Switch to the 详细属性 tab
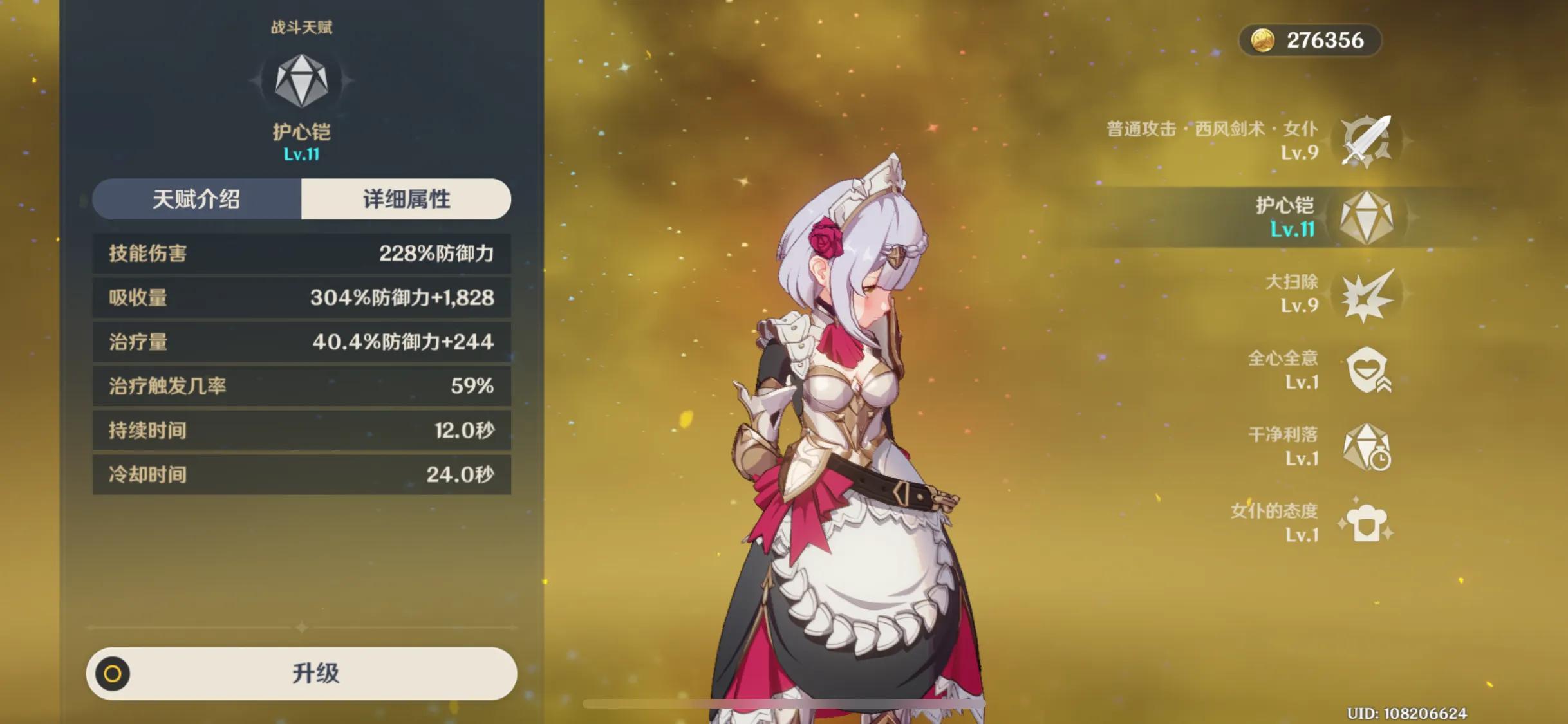The height and width of the screenshot is (724, 1568). (x=406, y=200)
